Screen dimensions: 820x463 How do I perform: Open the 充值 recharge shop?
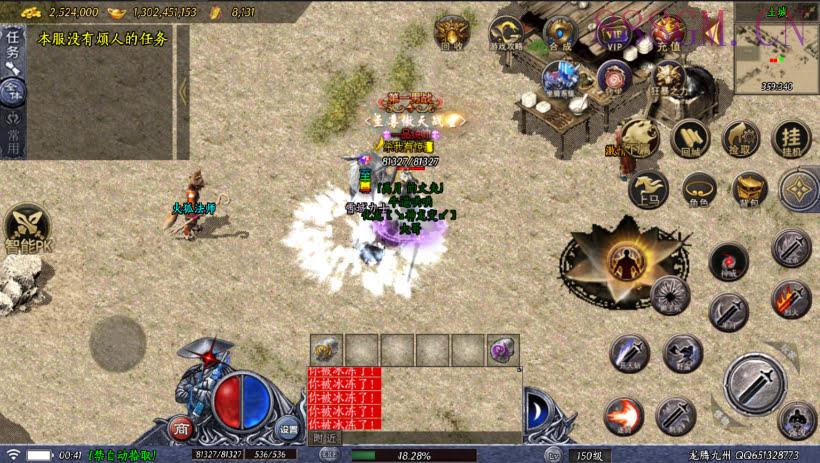(x=668, y=33)
